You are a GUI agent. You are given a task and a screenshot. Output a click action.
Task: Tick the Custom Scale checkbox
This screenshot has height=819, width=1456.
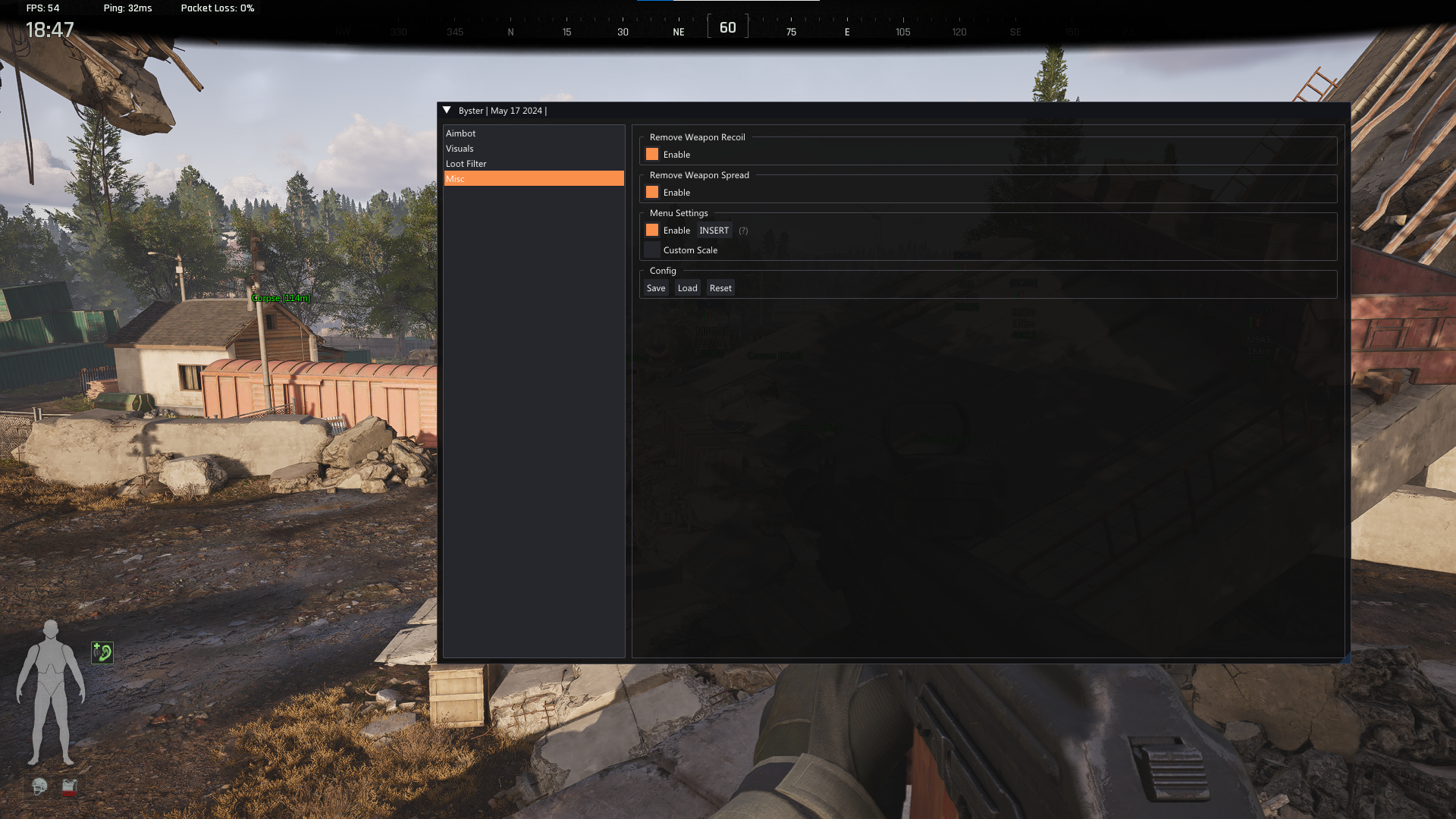pos(652,250)
